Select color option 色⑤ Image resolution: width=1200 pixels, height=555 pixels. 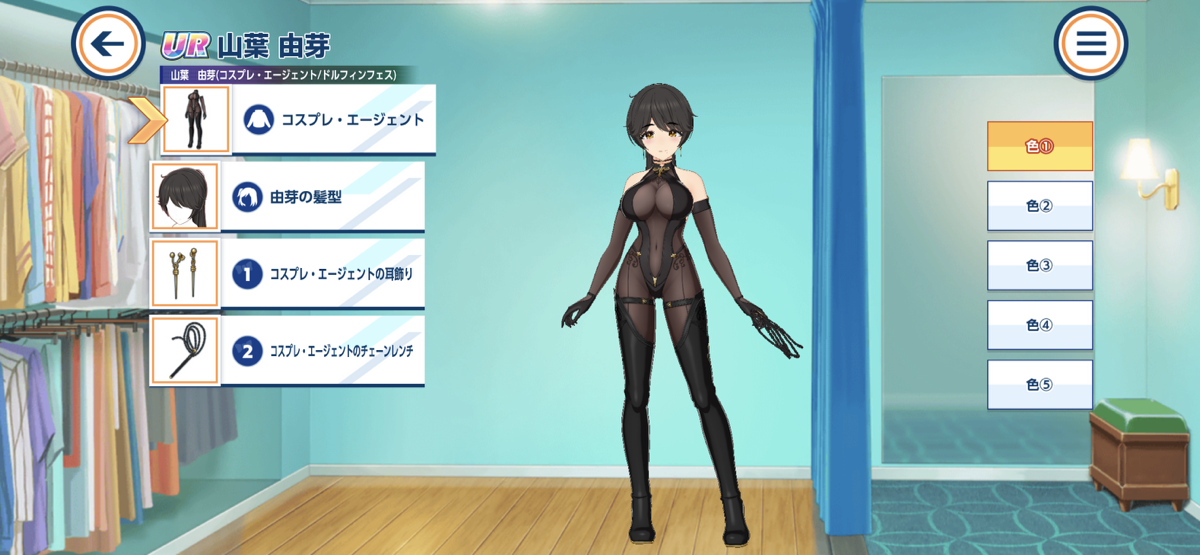1040,385
